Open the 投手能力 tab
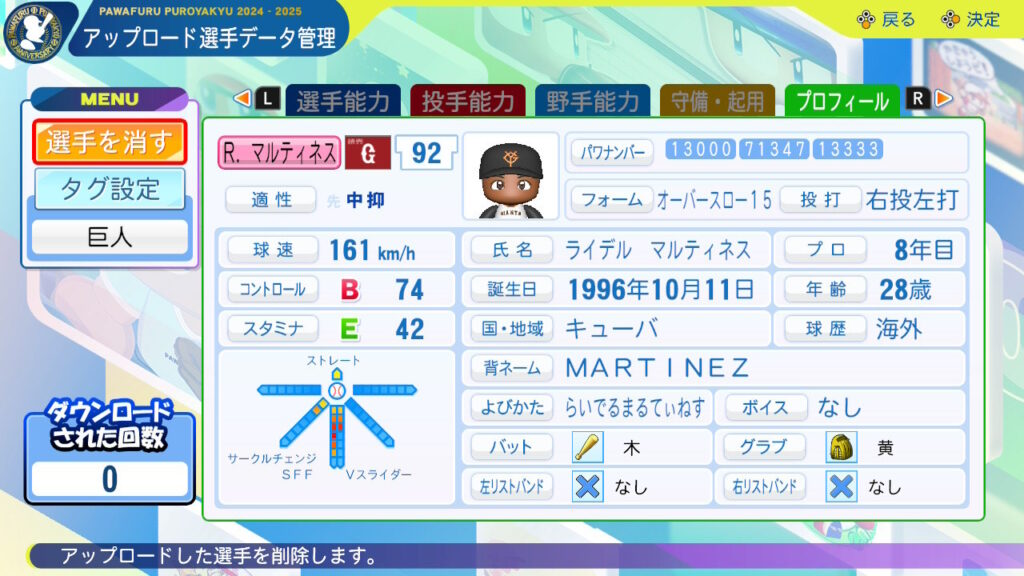1024x576 pixels. [x=467, y=101]
